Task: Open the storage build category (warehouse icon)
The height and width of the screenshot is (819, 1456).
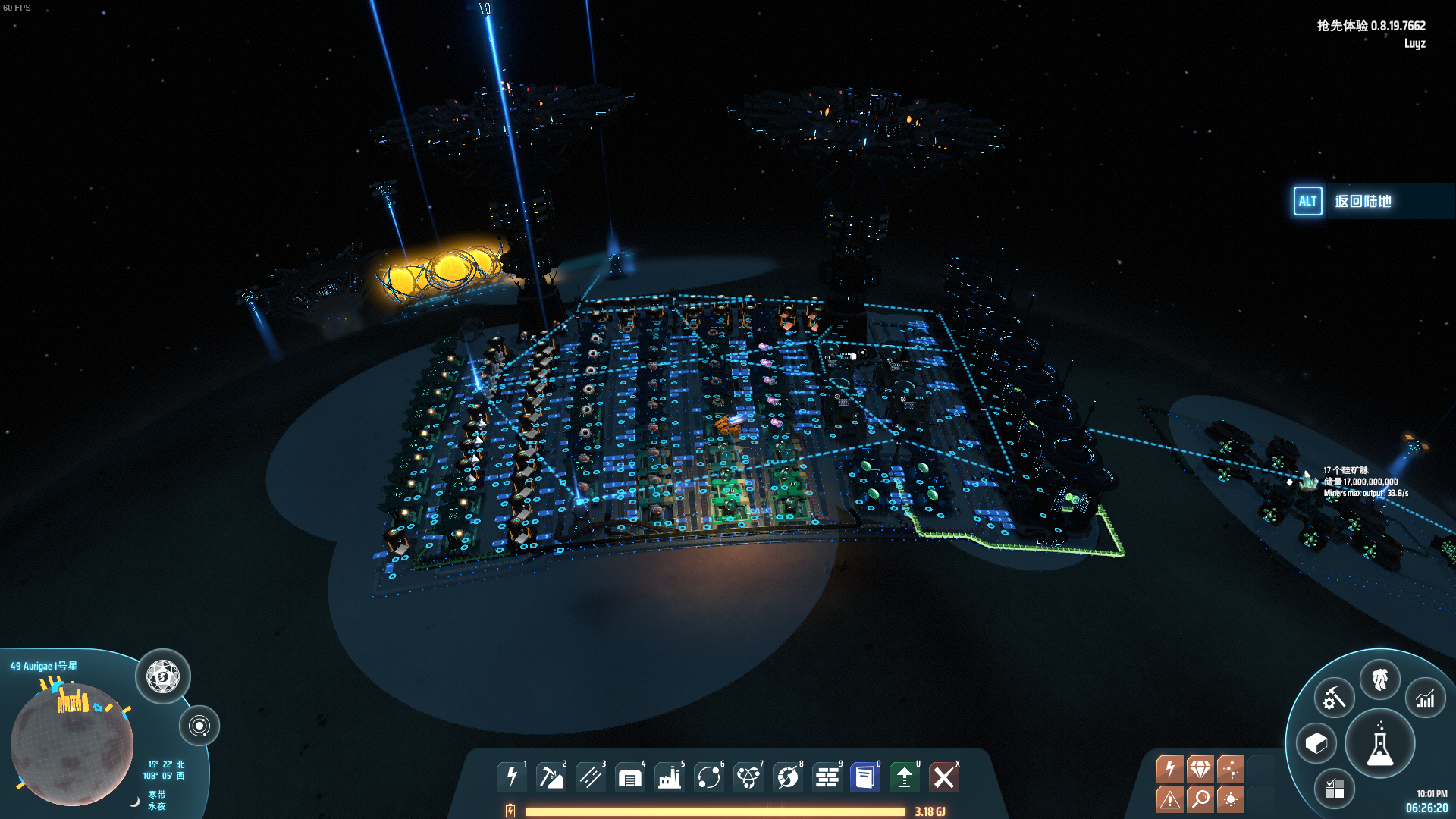Action: coord(630,777)
